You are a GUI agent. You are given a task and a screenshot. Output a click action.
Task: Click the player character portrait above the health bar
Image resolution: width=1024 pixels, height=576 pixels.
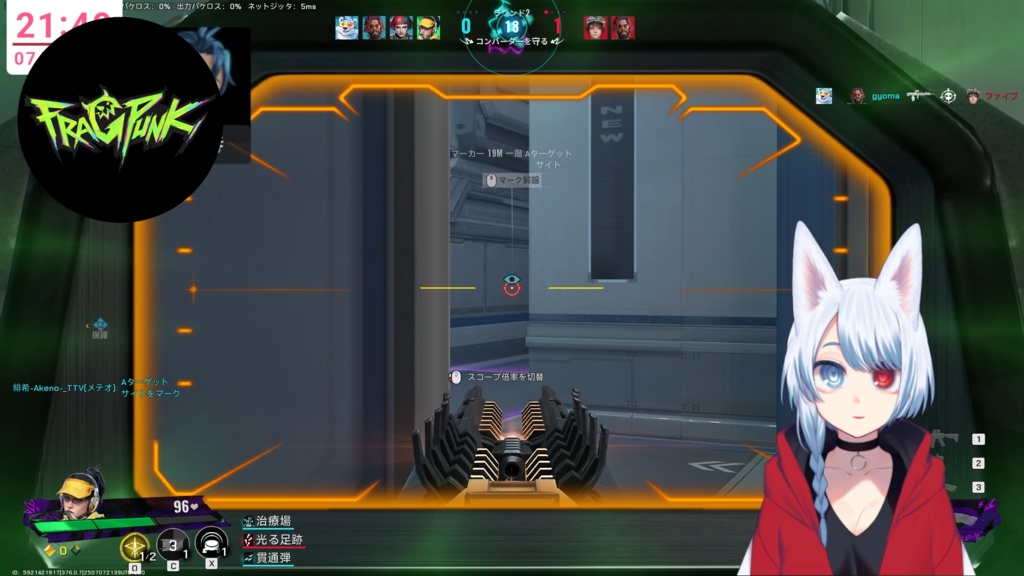78,494
